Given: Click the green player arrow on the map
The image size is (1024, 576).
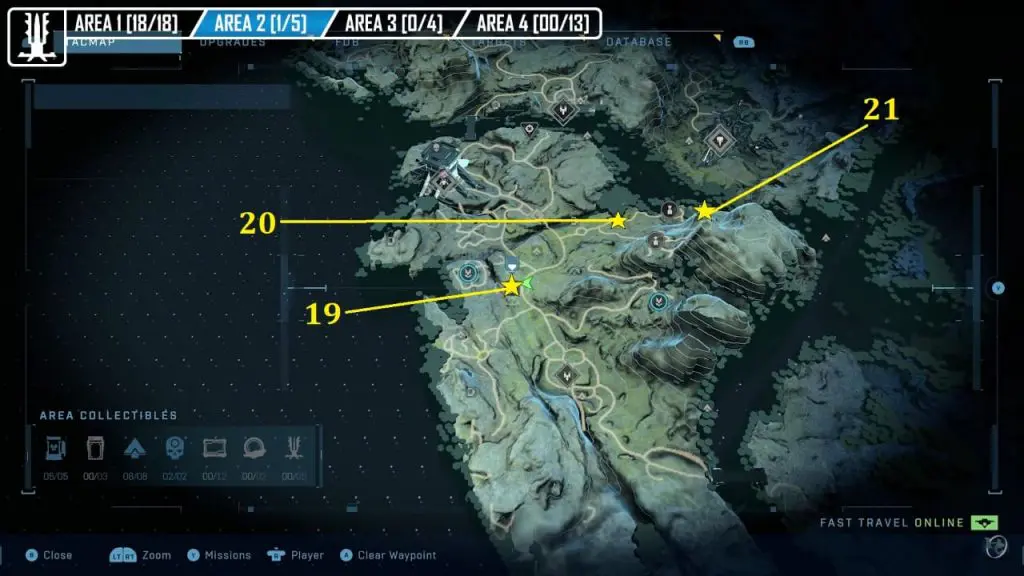Looking at the screenshot, I should click(527, 285).
